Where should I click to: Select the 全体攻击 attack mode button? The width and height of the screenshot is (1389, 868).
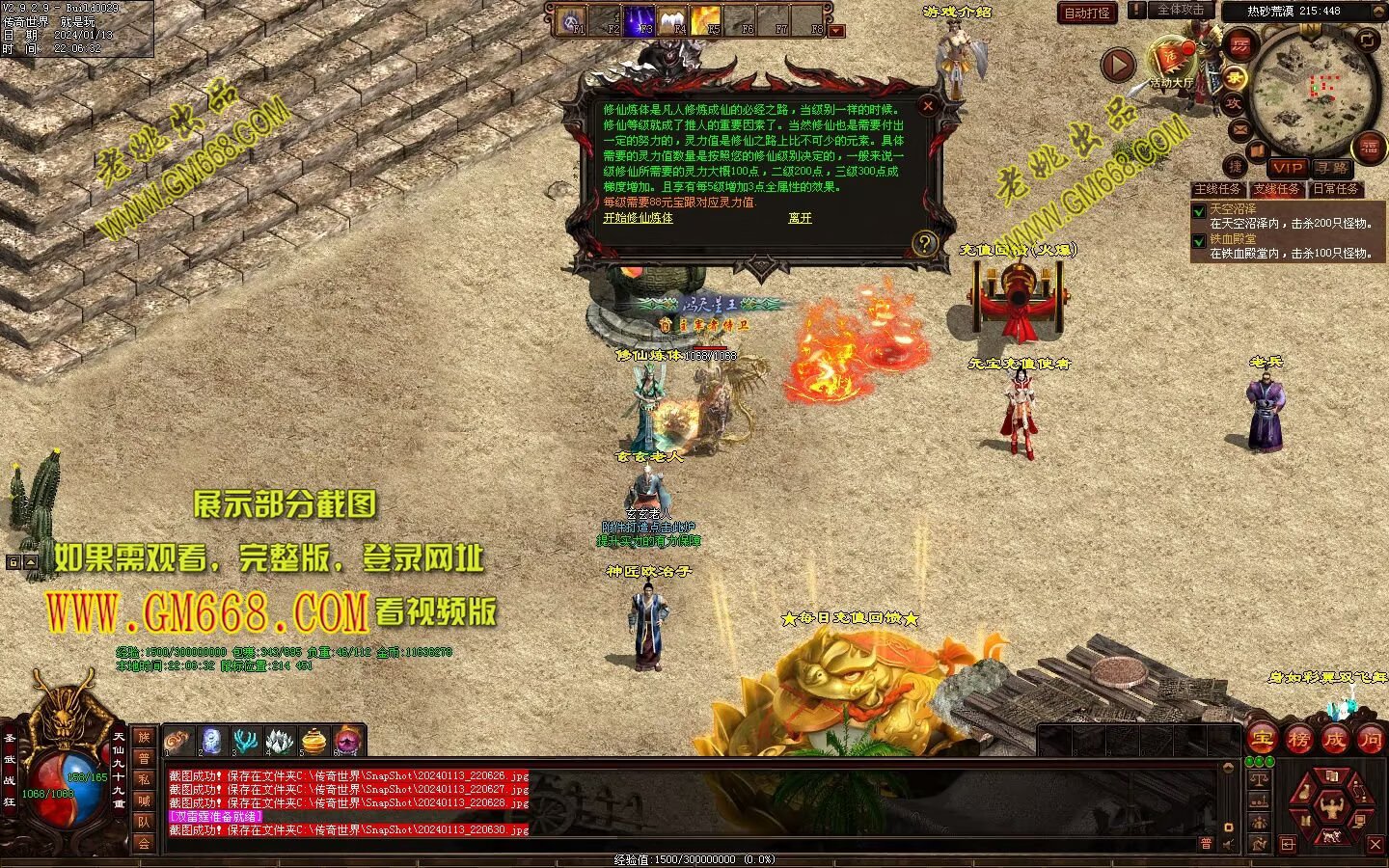(x=1180, y=10)
